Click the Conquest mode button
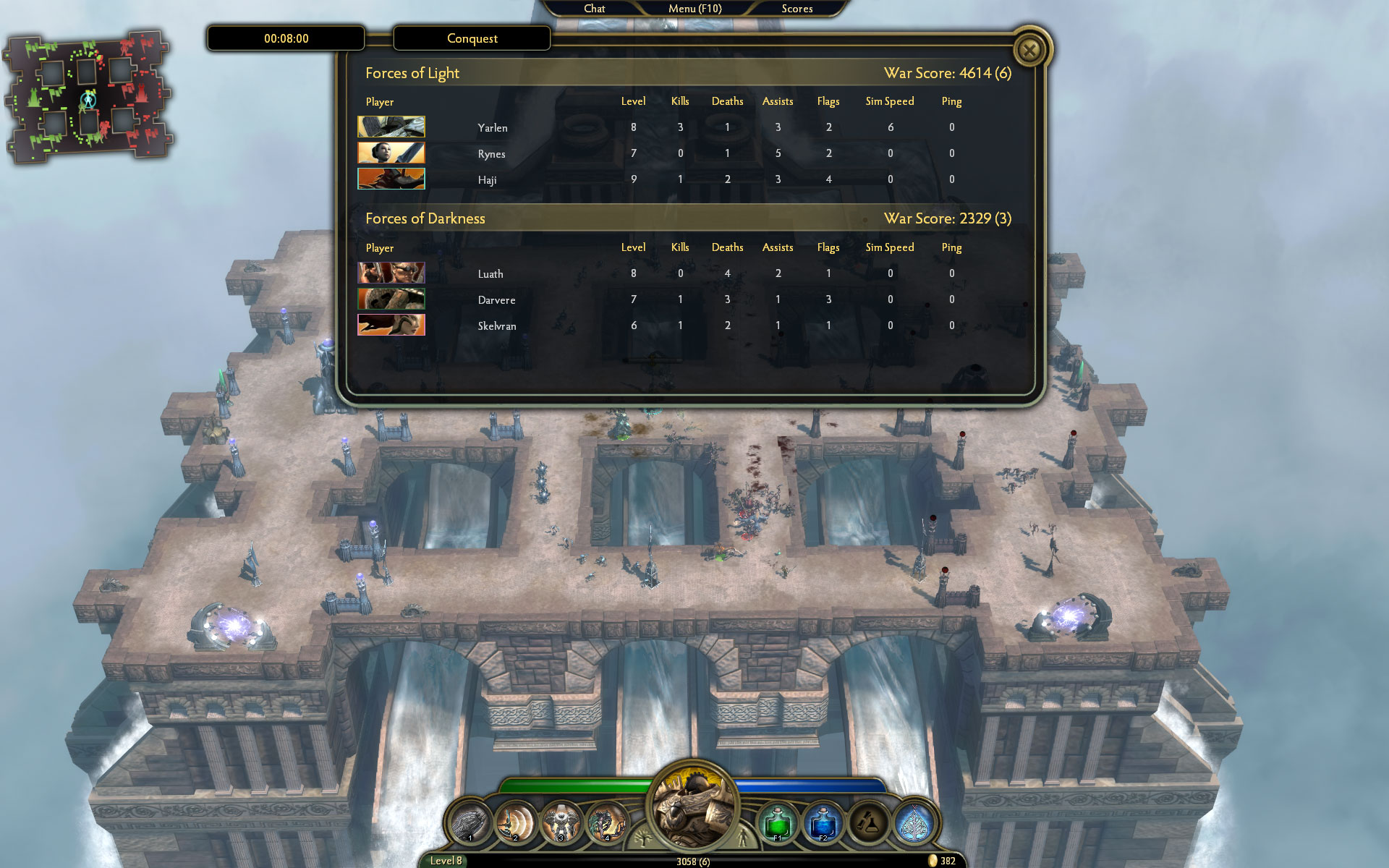Screen dimensions: 1389x868 [x=472, y=38]
